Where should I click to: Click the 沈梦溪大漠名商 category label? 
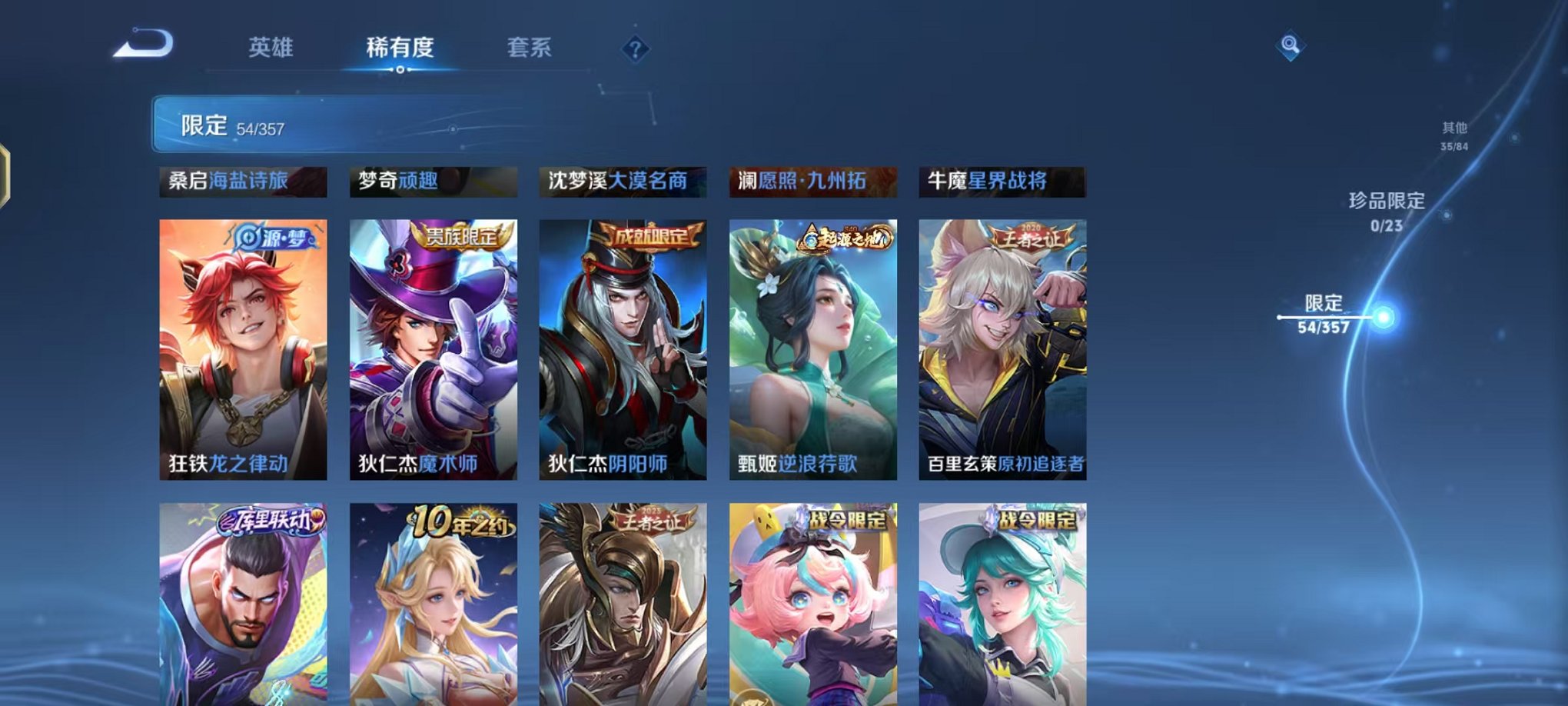point(623,182)
